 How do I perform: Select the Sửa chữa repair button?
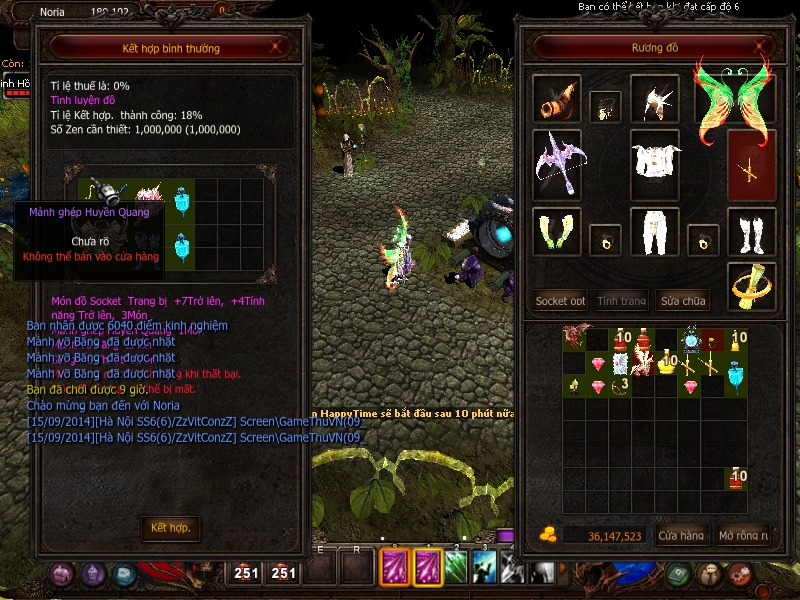[683, 300]
